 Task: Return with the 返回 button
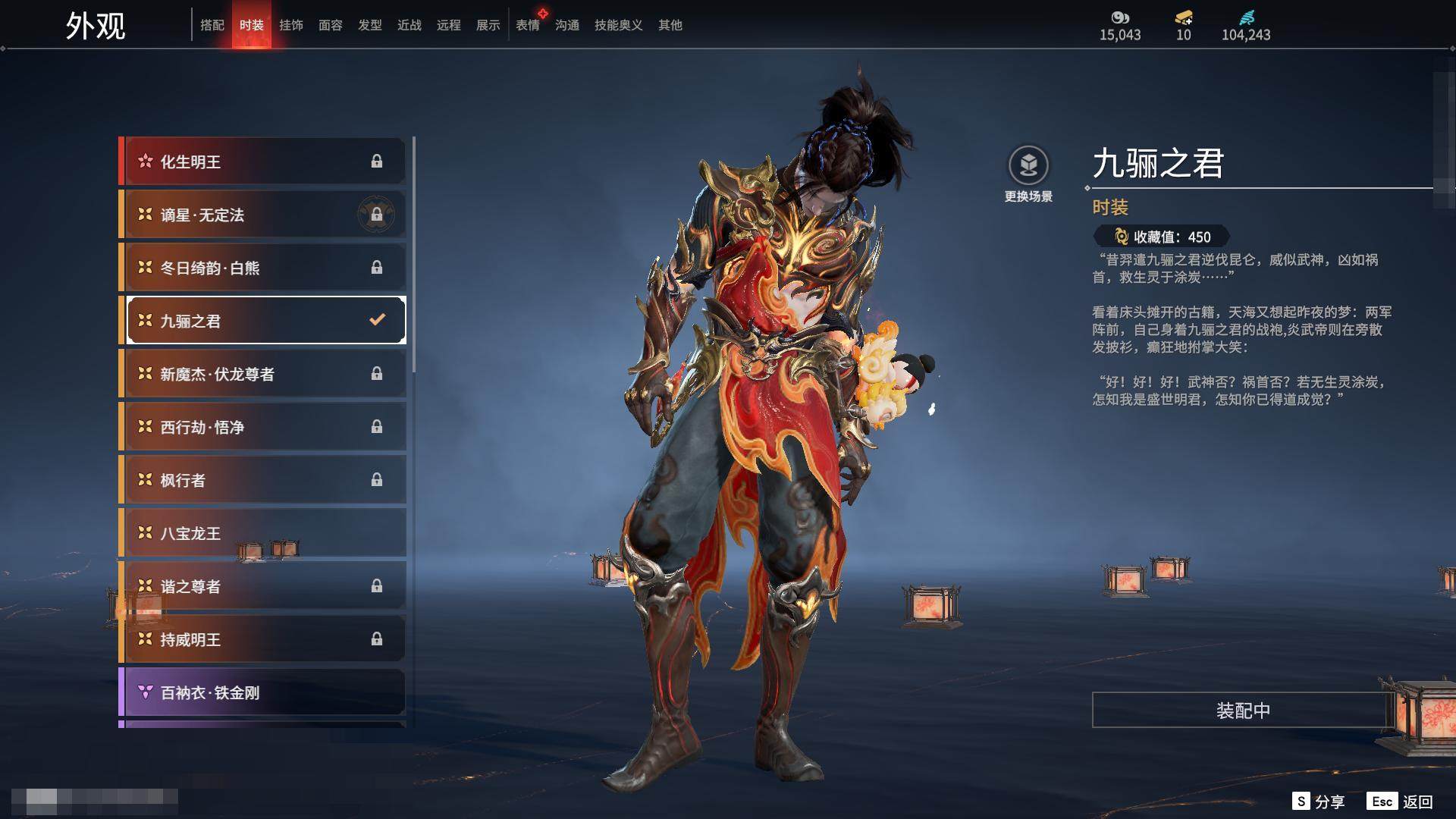[1400, 802]
